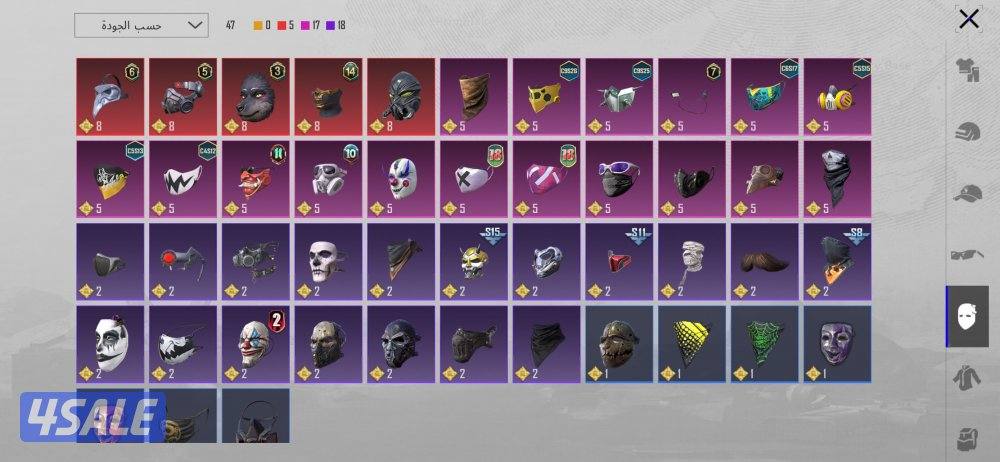Open the backpack category tab

[967, 438]
